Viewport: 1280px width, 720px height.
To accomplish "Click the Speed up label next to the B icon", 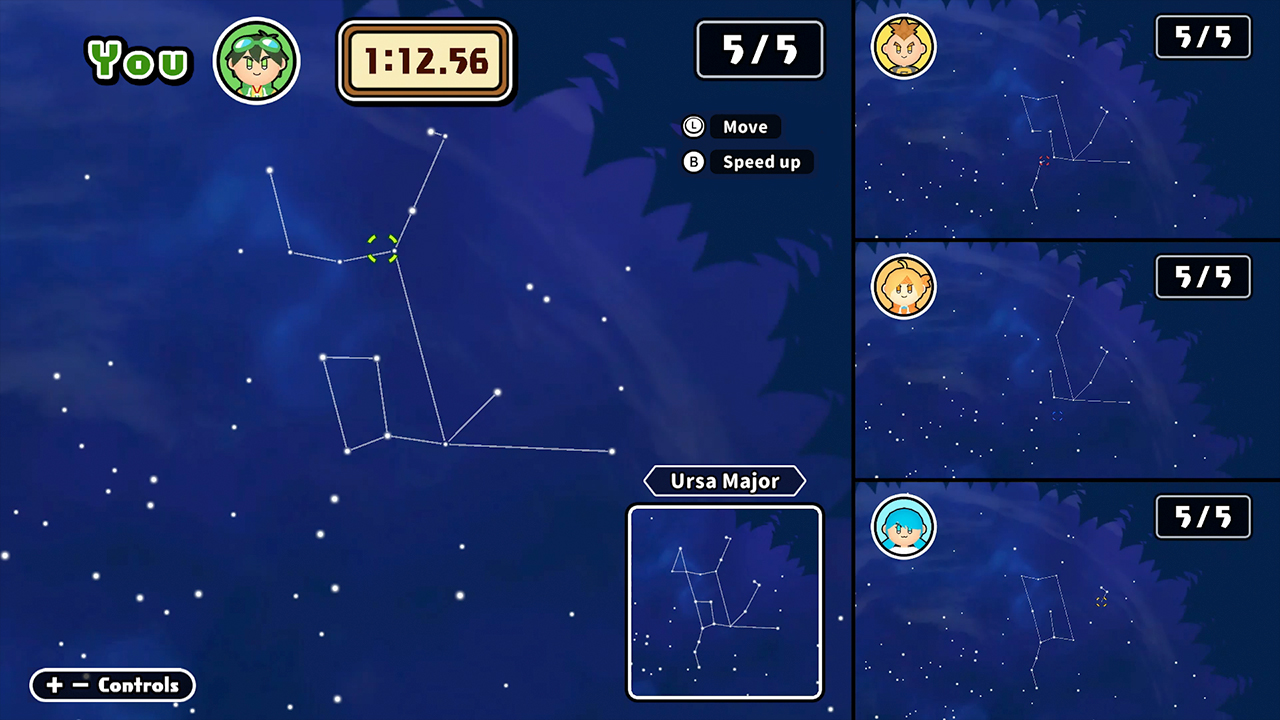I will [x=761, y=162].
